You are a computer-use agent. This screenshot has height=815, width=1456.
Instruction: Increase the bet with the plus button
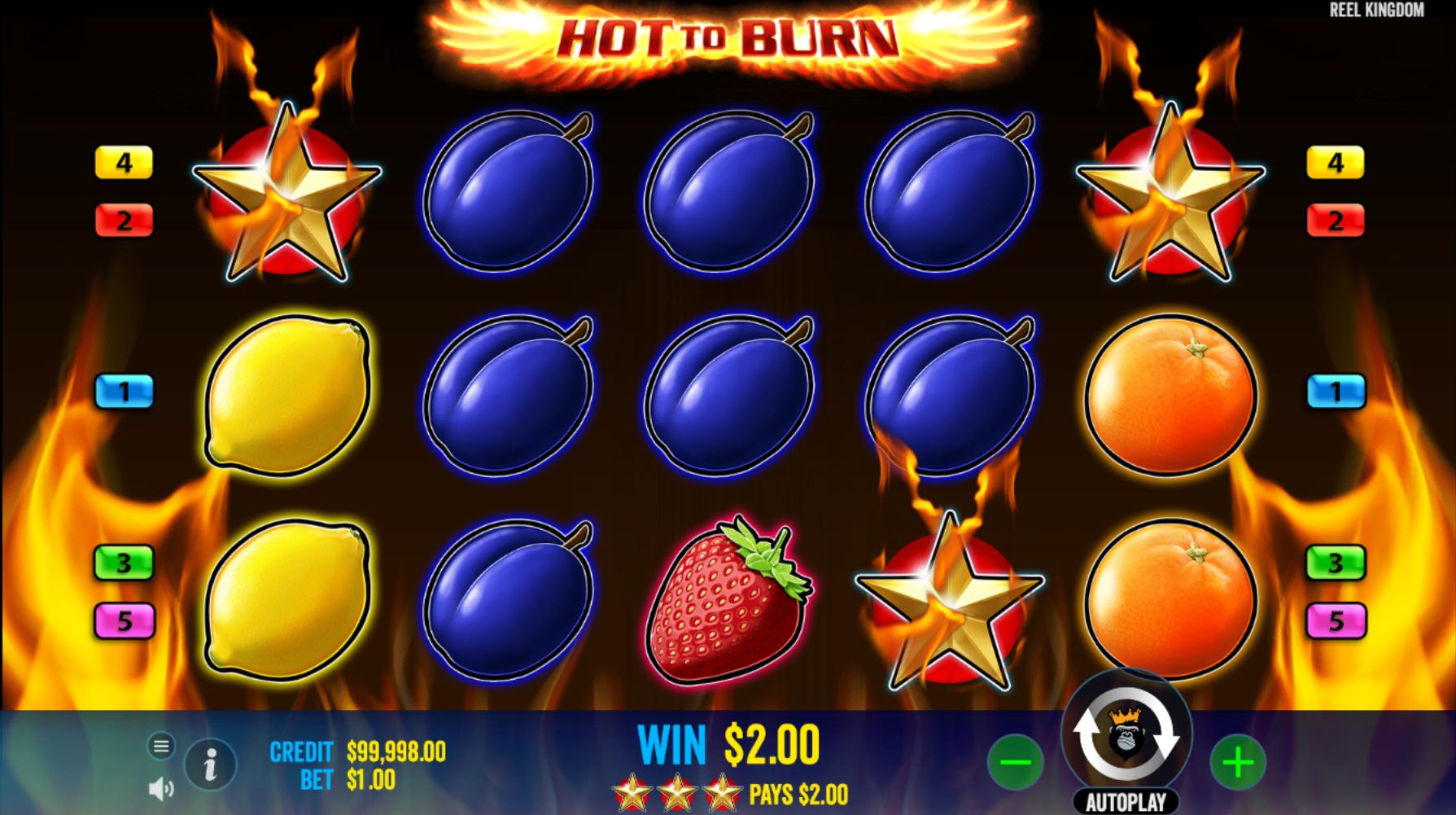click(1237, 762)
